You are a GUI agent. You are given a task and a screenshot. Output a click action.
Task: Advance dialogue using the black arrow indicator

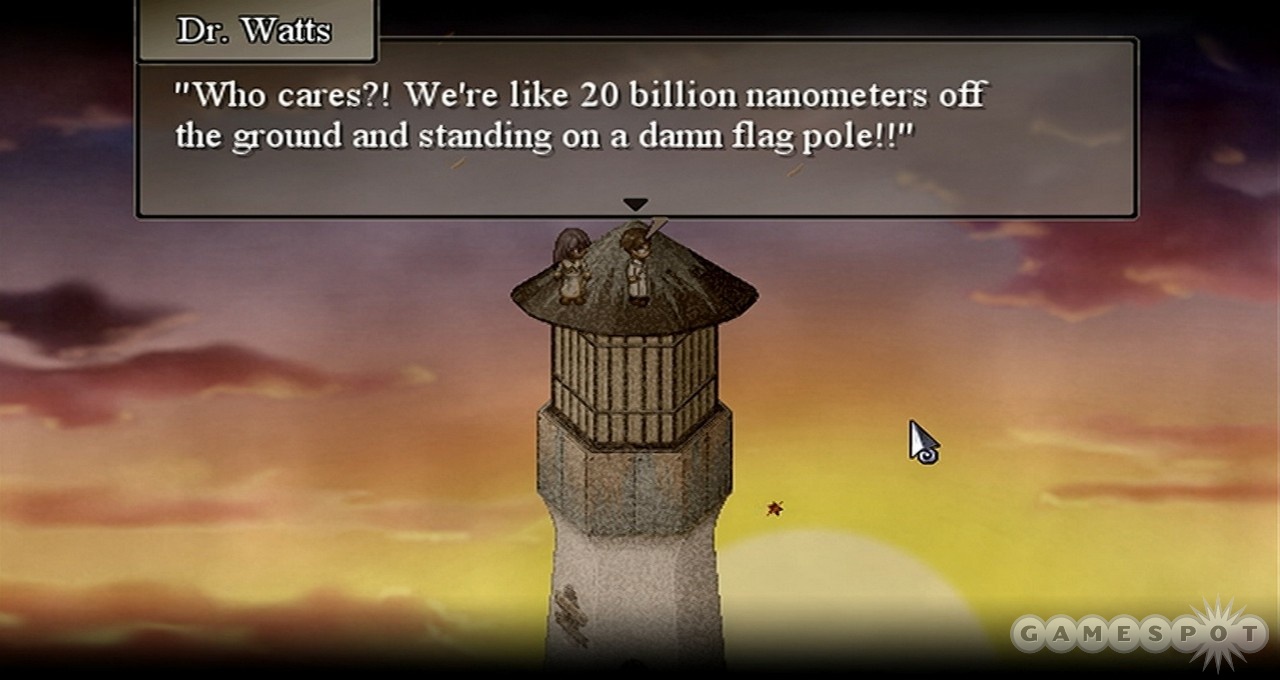click(635, 204)
